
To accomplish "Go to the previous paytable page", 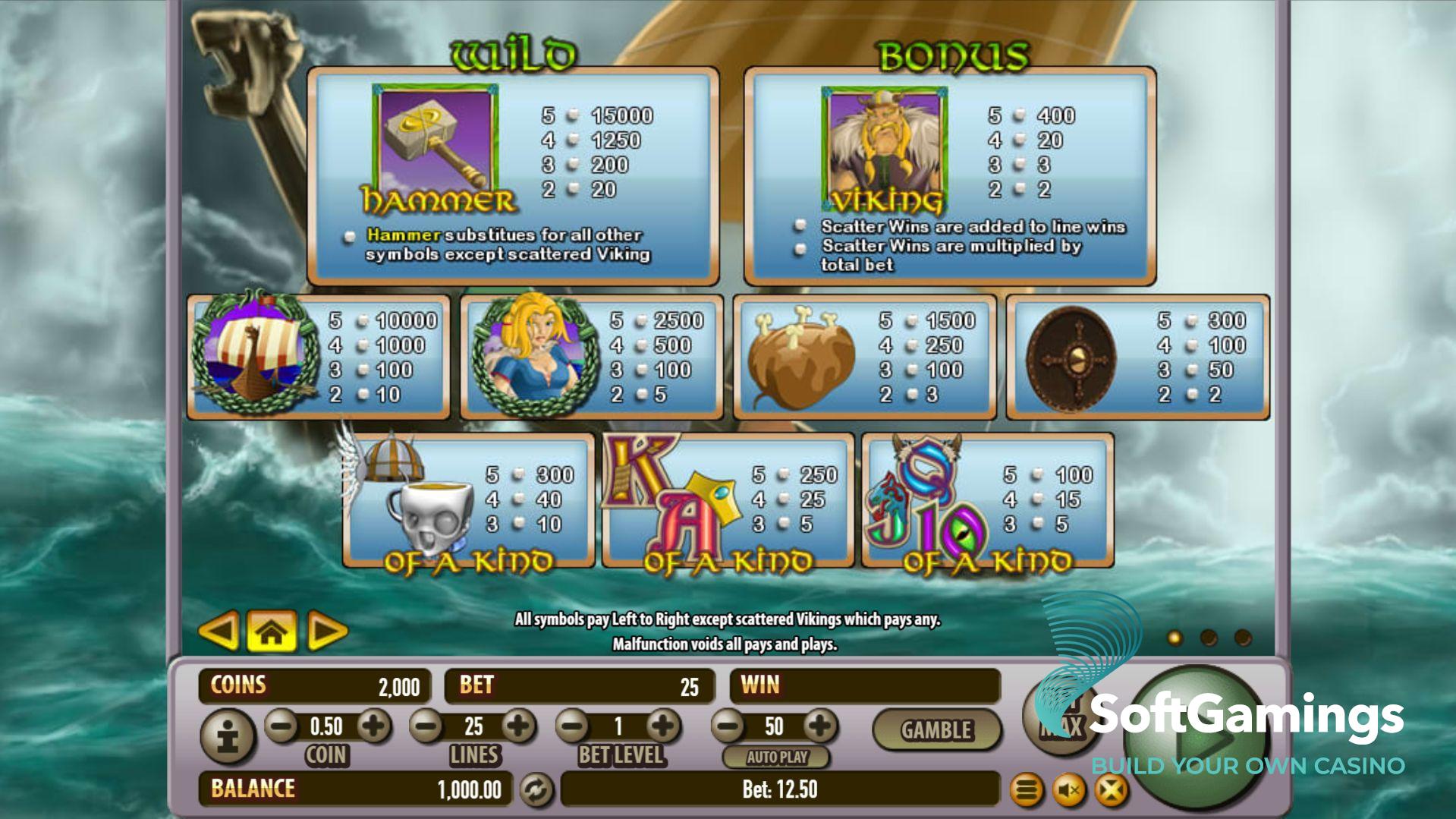I will point(219,631).
